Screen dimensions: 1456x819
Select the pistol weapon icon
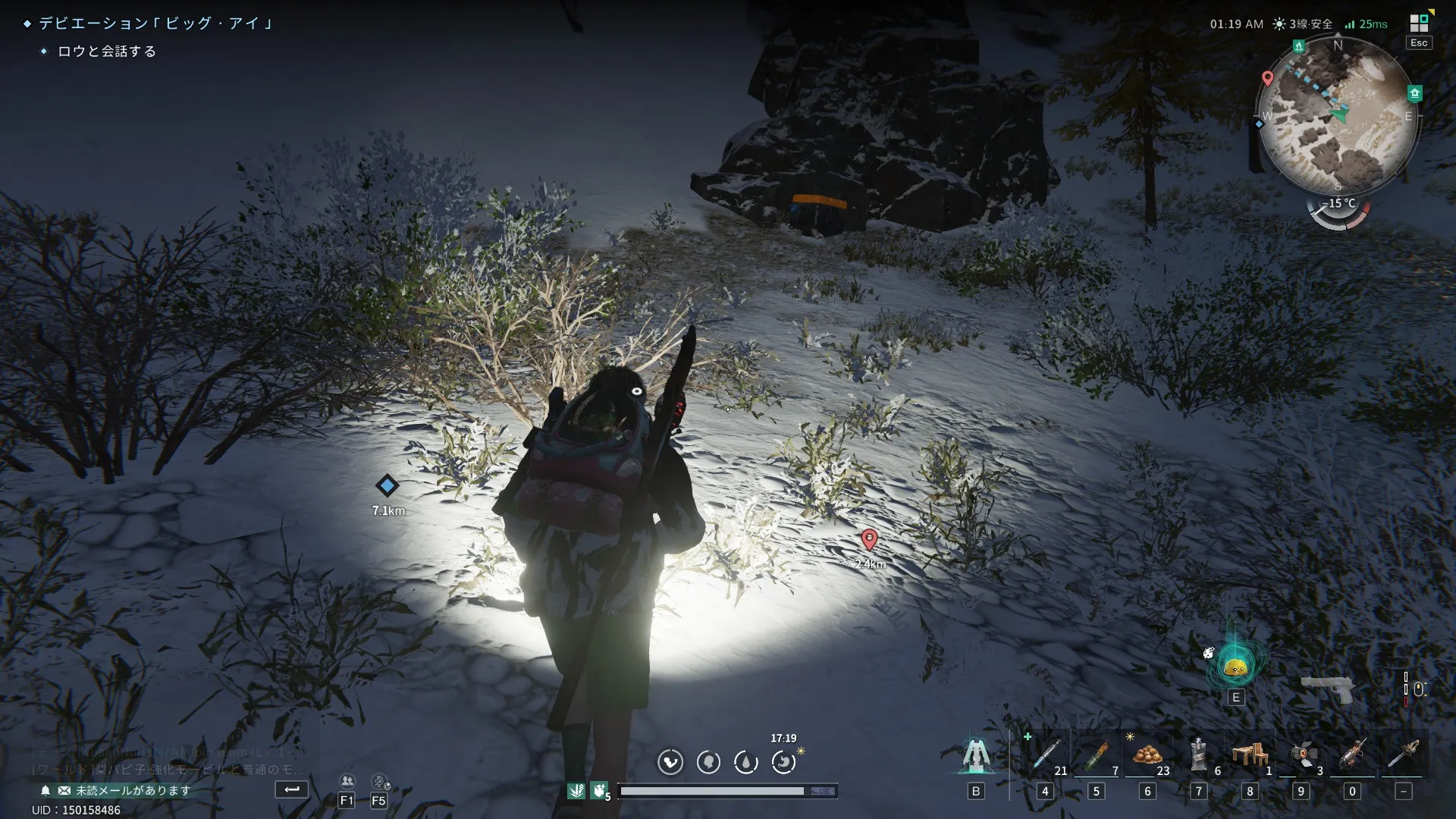pyautogui.click(x=1328, y=689)
